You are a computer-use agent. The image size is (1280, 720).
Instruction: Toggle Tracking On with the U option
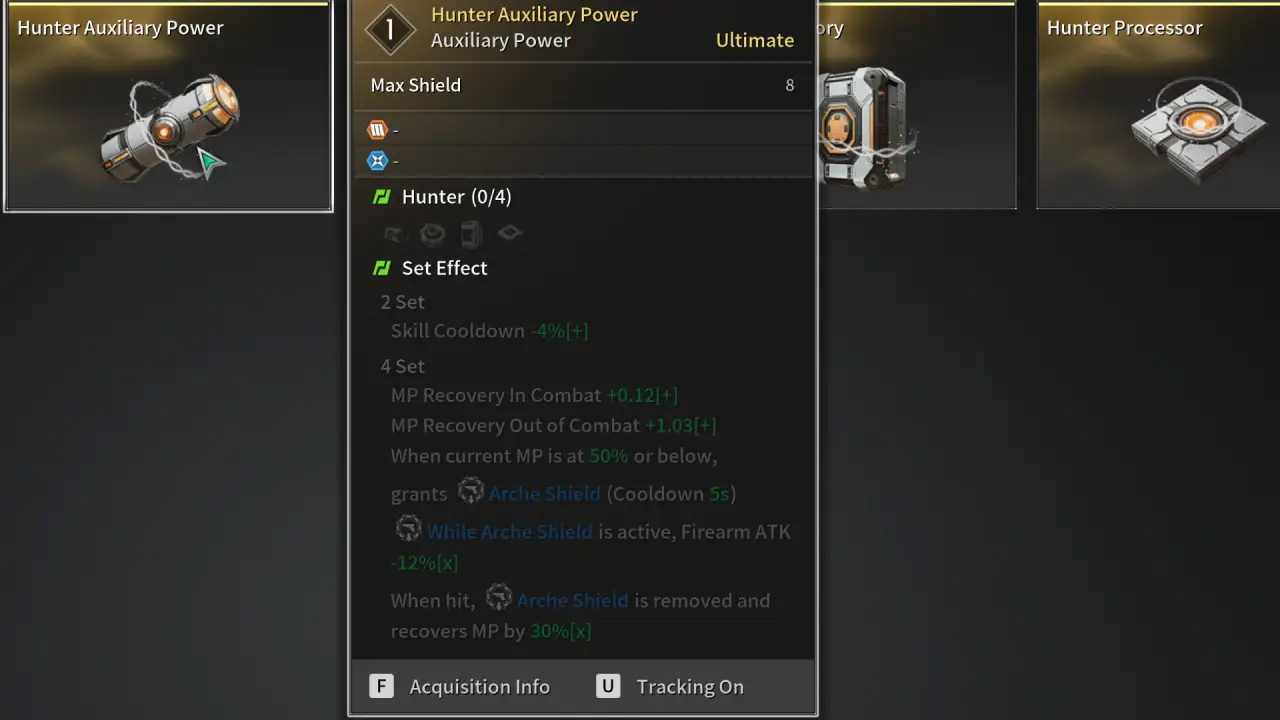click(608, 686)
